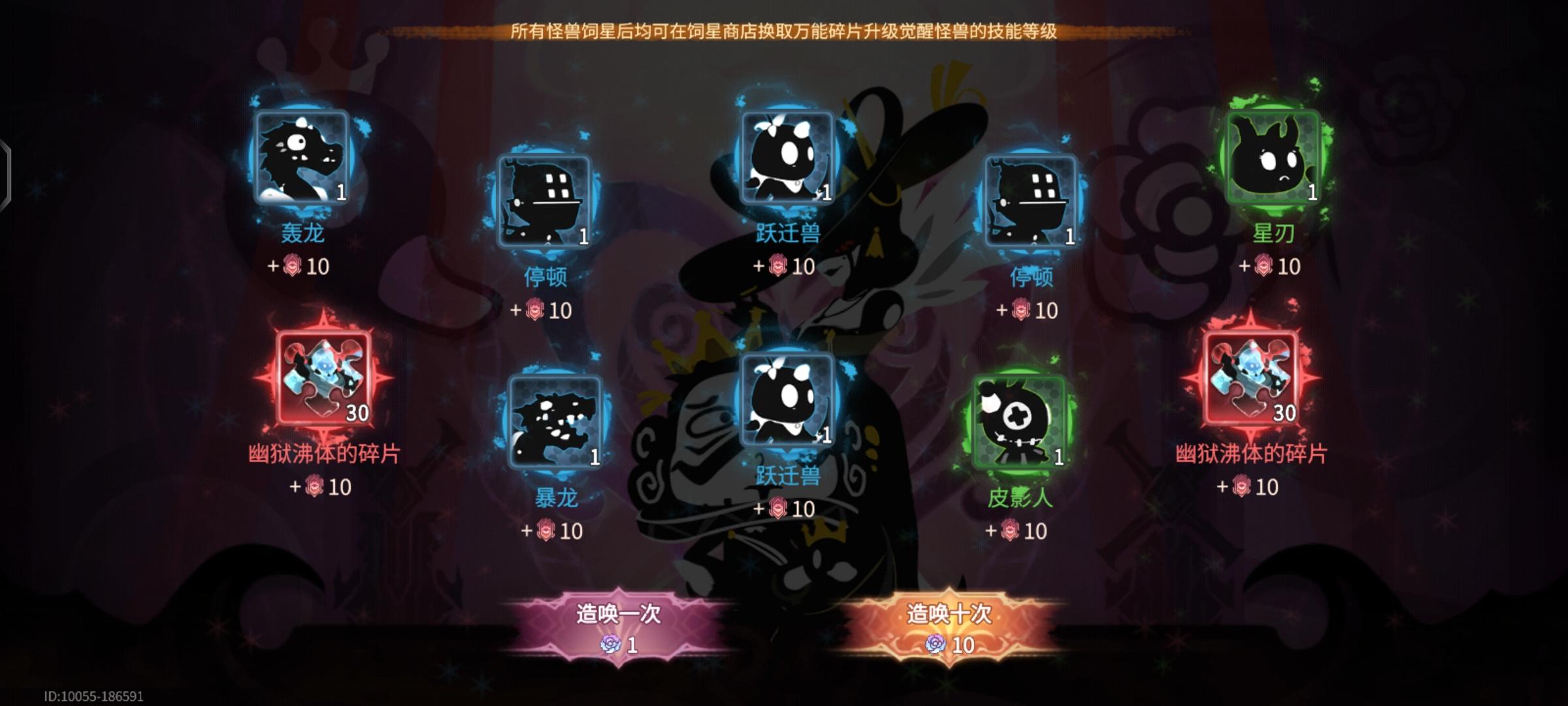Open the 暴龙 monster portrait
Screen dimensions: 1568x706
point(556,422)
